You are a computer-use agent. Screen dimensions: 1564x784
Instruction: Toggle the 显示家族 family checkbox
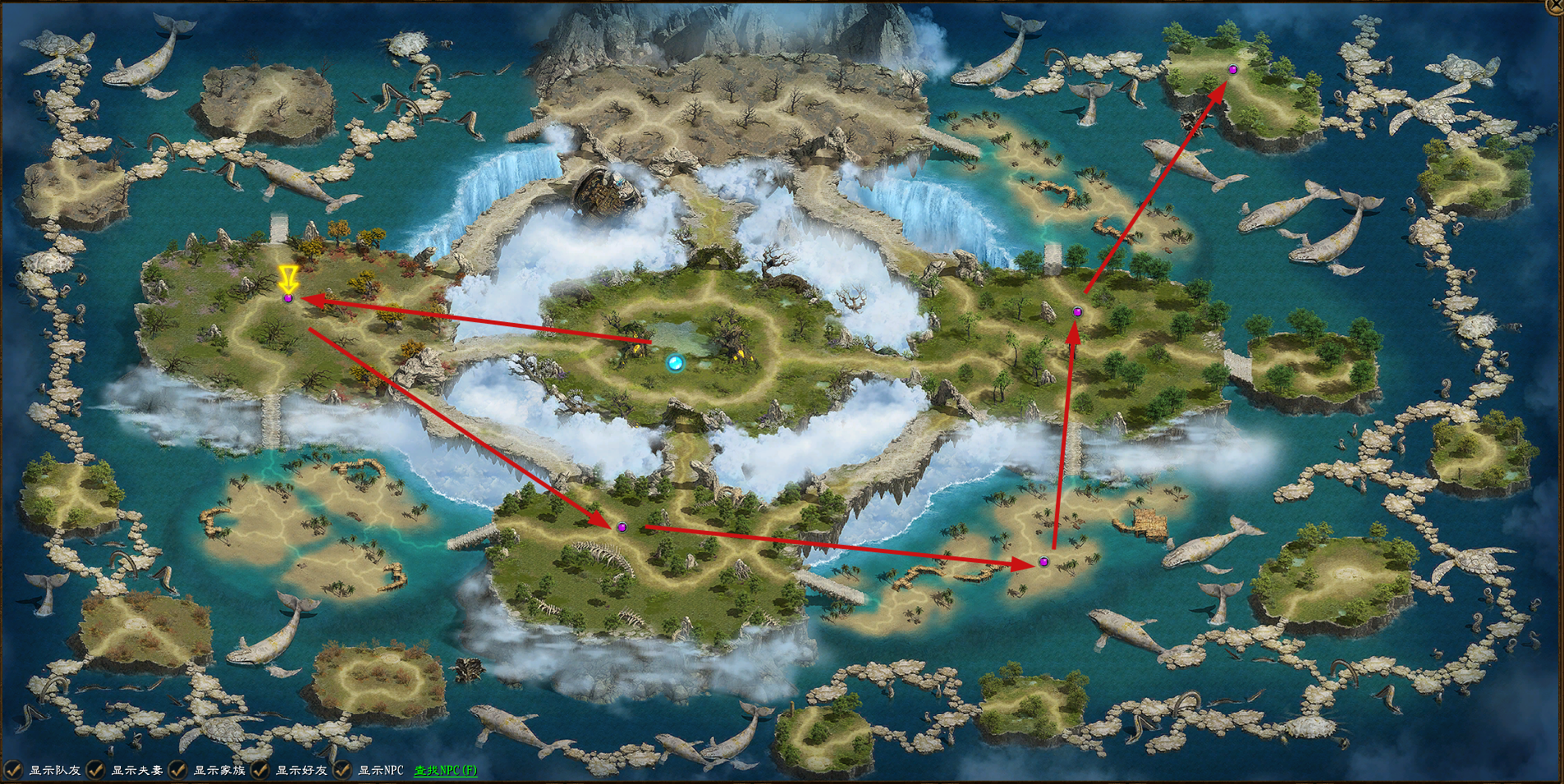(177, 770)
